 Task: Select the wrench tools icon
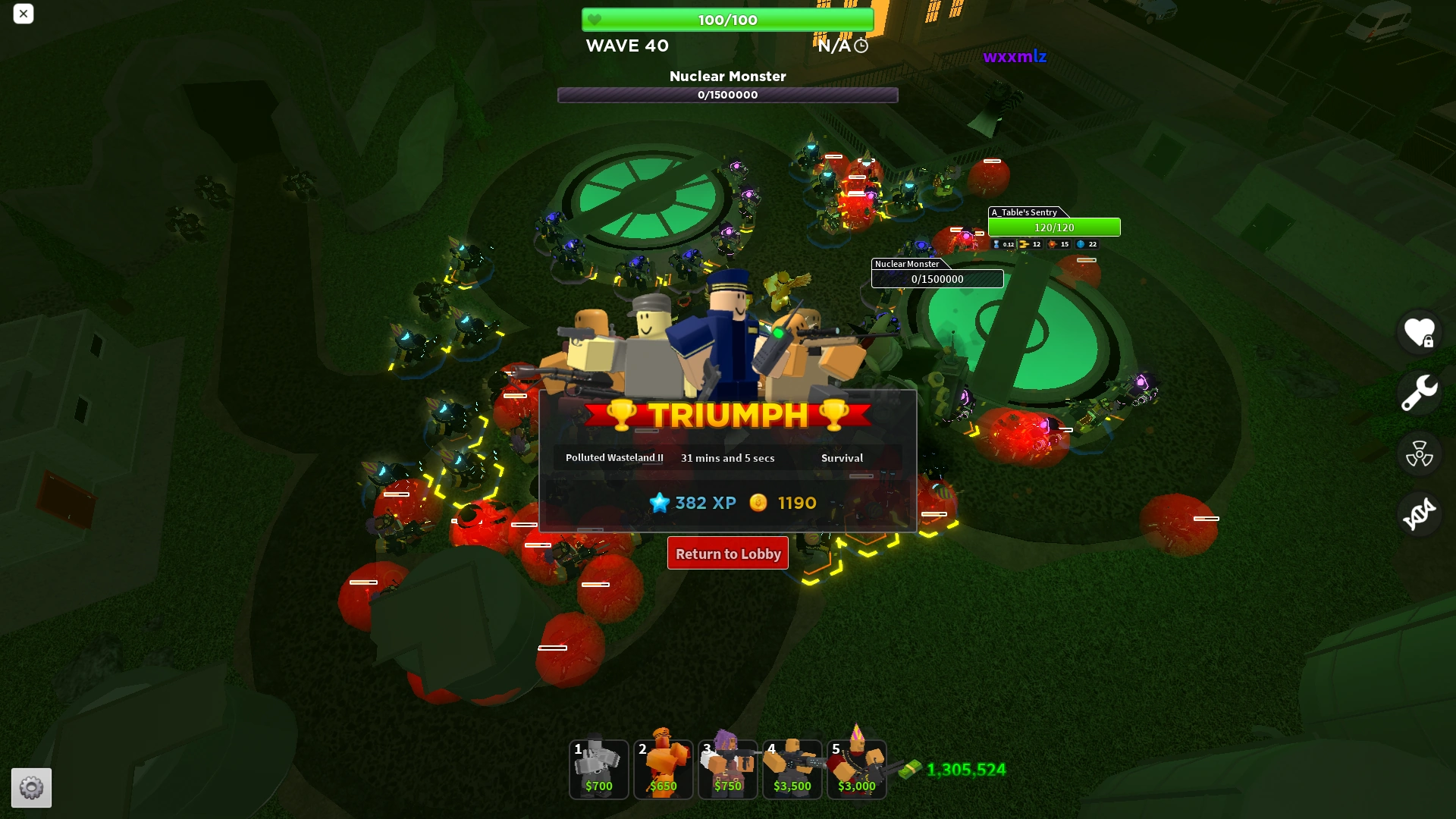coord(1419,393)
